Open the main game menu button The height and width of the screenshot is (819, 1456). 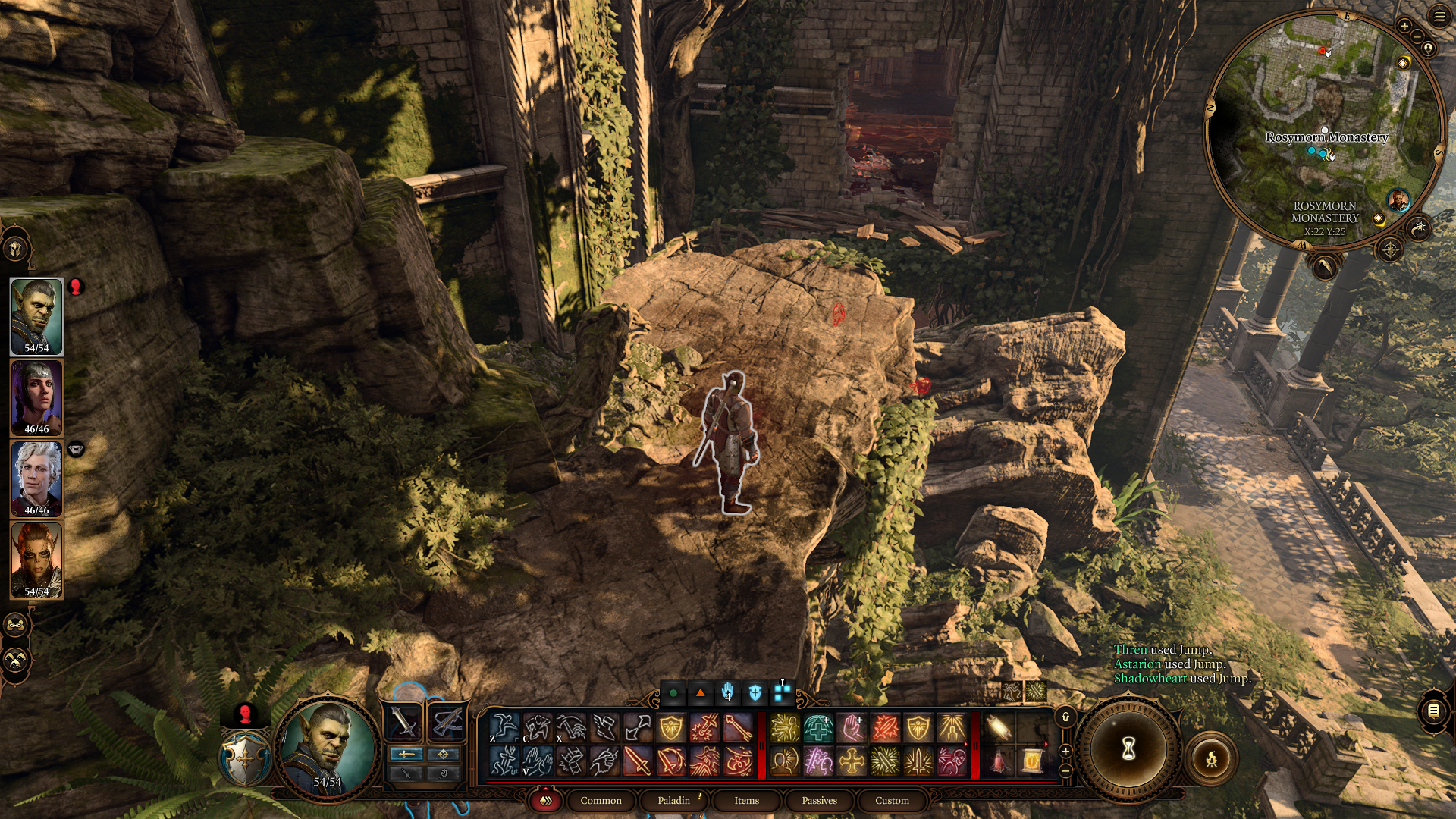click(x=1439, y=16)
